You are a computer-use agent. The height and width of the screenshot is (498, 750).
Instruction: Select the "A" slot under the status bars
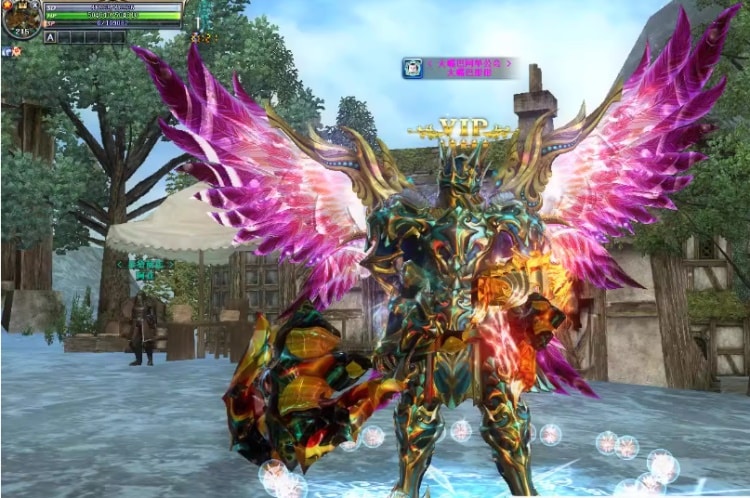pos(51,37)
